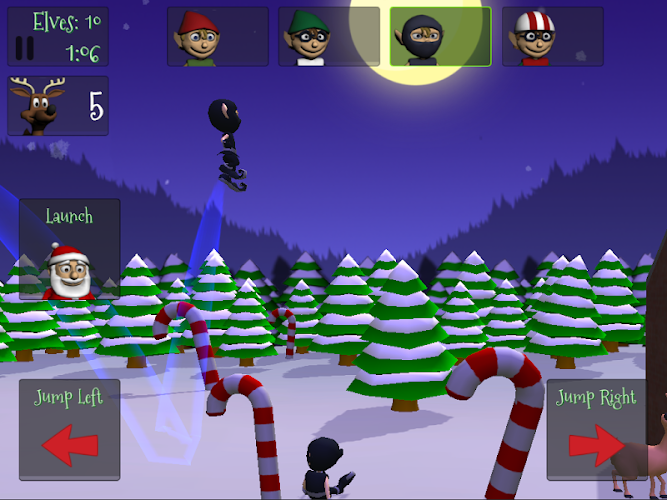Select the red-hat elf portrait
The image size is (667, 500).
click(x=217, y=37)
